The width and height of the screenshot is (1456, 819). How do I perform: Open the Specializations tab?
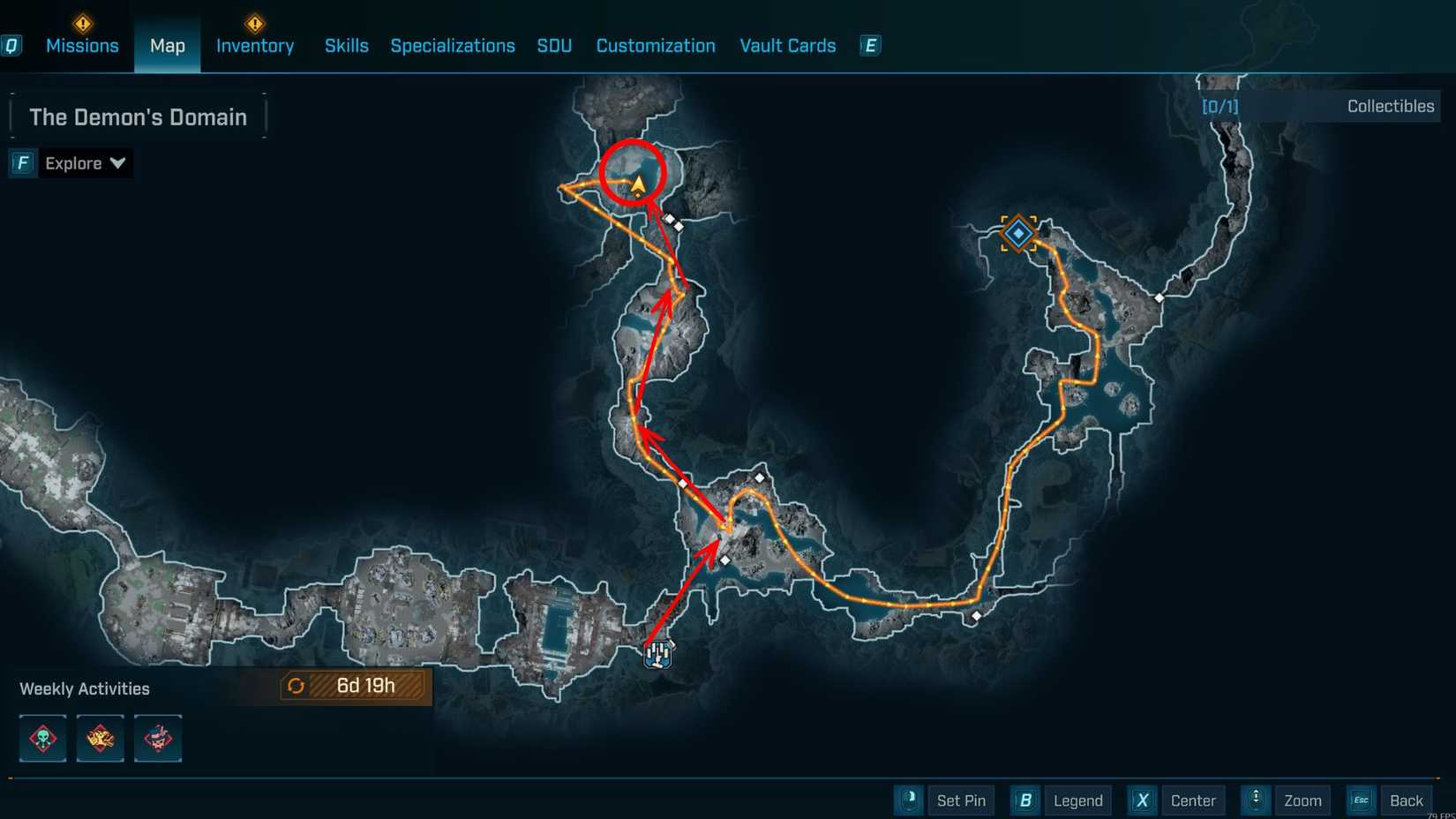(453, 46)
